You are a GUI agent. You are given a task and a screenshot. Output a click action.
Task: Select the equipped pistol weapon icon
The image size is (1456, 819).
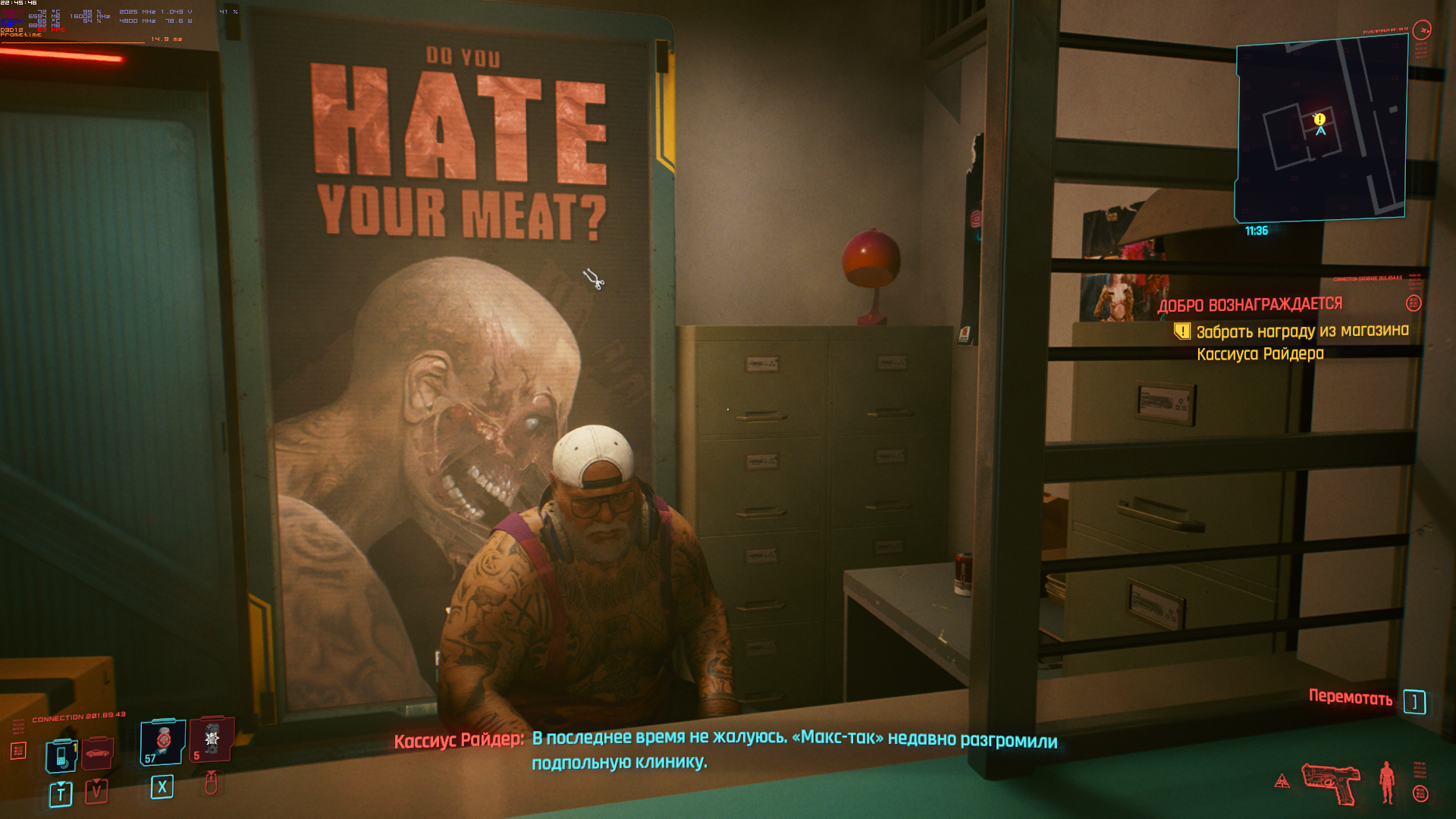coord(1331,783)
